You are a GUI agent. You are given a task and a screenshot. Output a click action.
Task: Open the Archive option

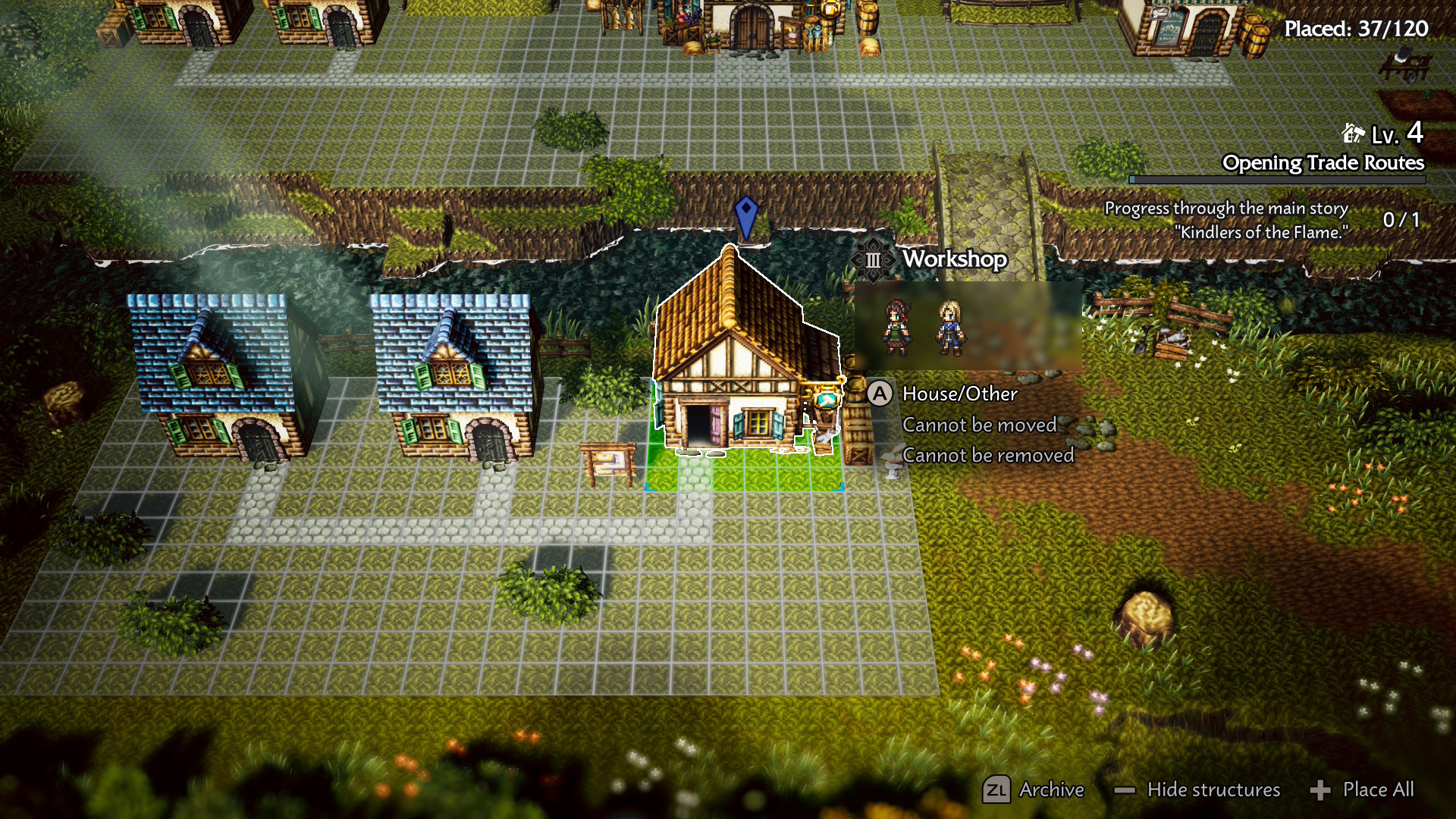click(x=1034, y=789)
